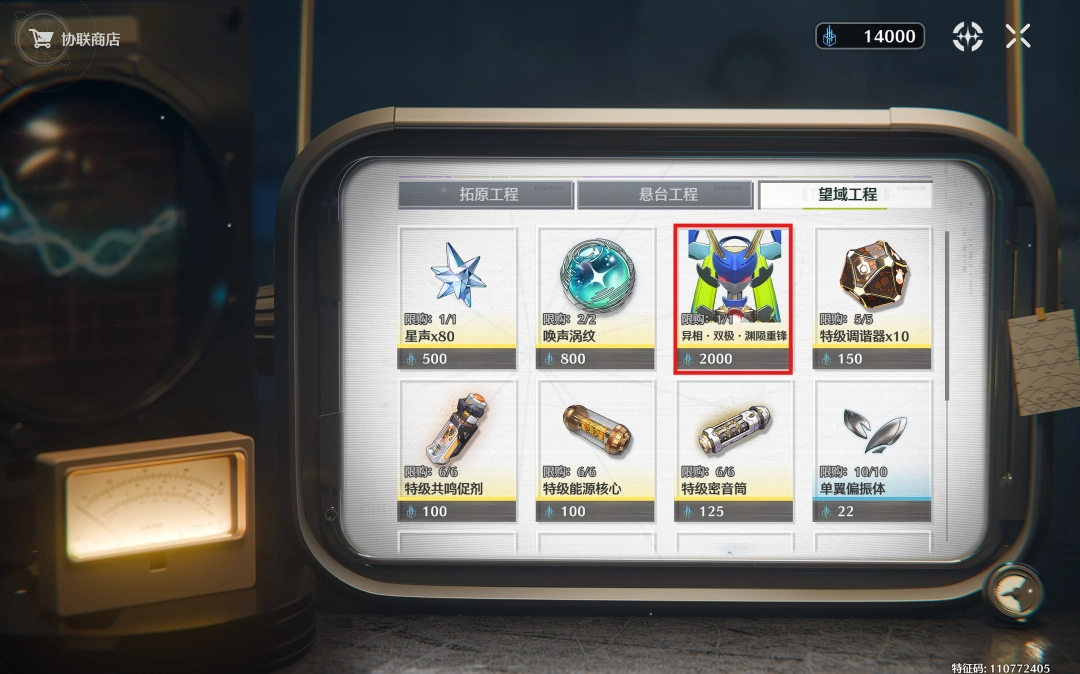This screenshot has height=674, width=1080.
Task: Choose the 单翼偏振体 shop item
Action: [872, 450]
